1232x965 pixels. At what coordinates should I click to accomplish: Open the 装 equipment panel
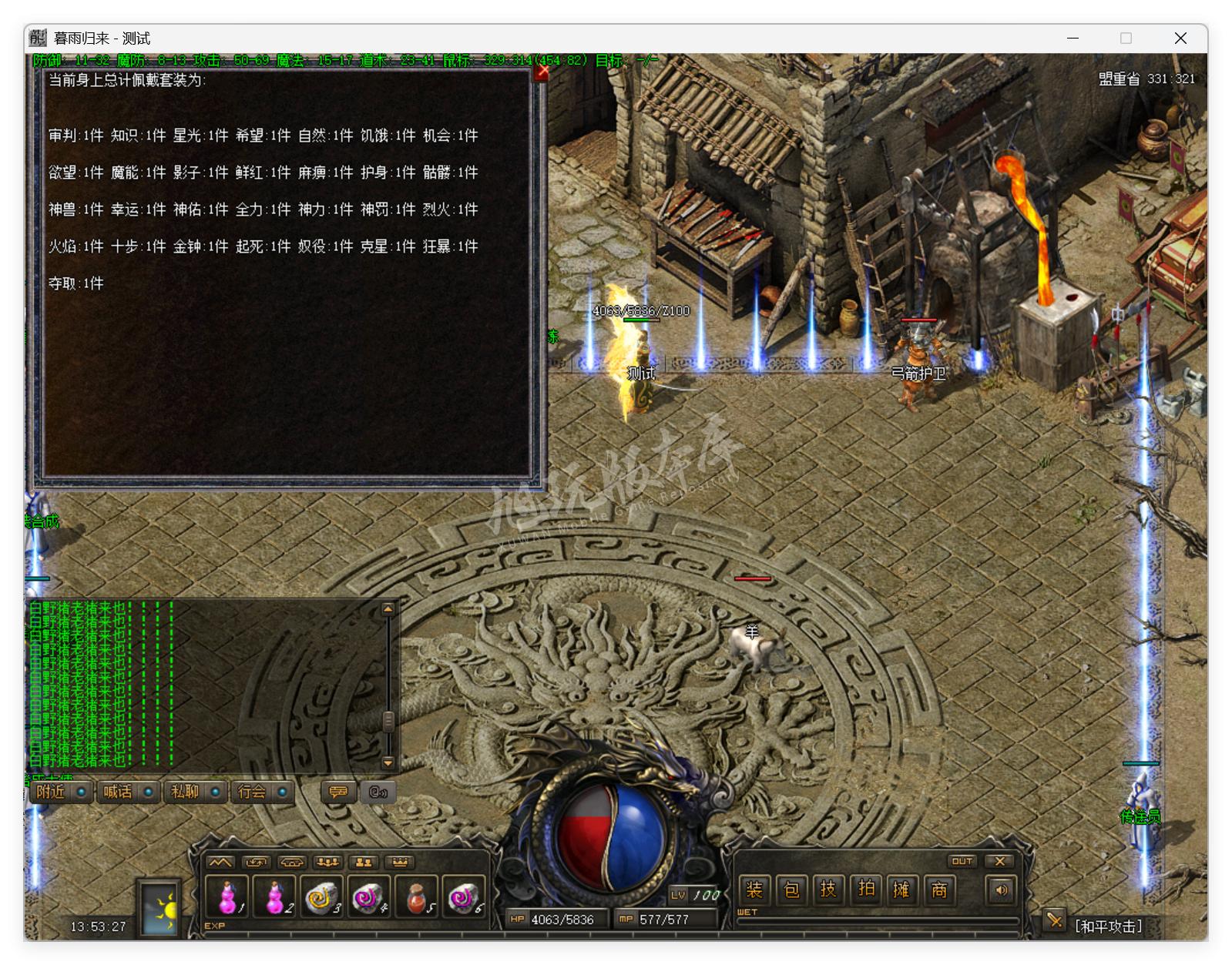pyautogui.click(x=754, y=890)
